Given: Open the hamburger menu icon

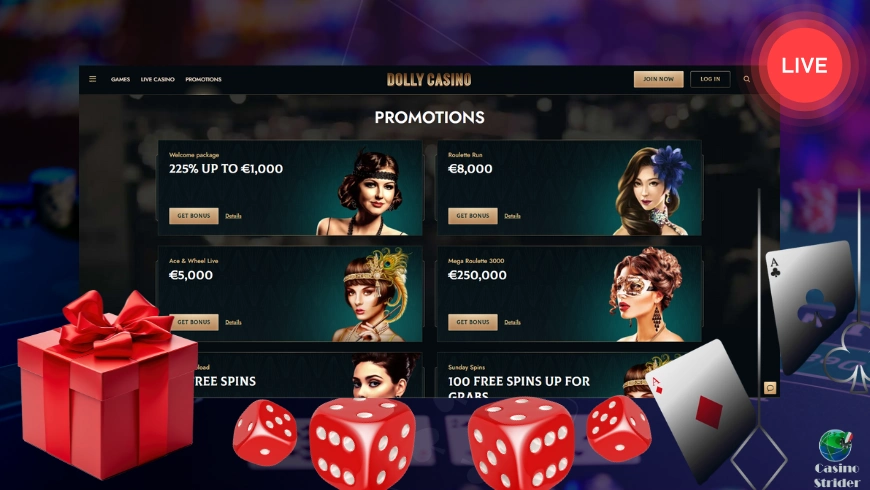Looking at the screenshot, I should 93,79.
